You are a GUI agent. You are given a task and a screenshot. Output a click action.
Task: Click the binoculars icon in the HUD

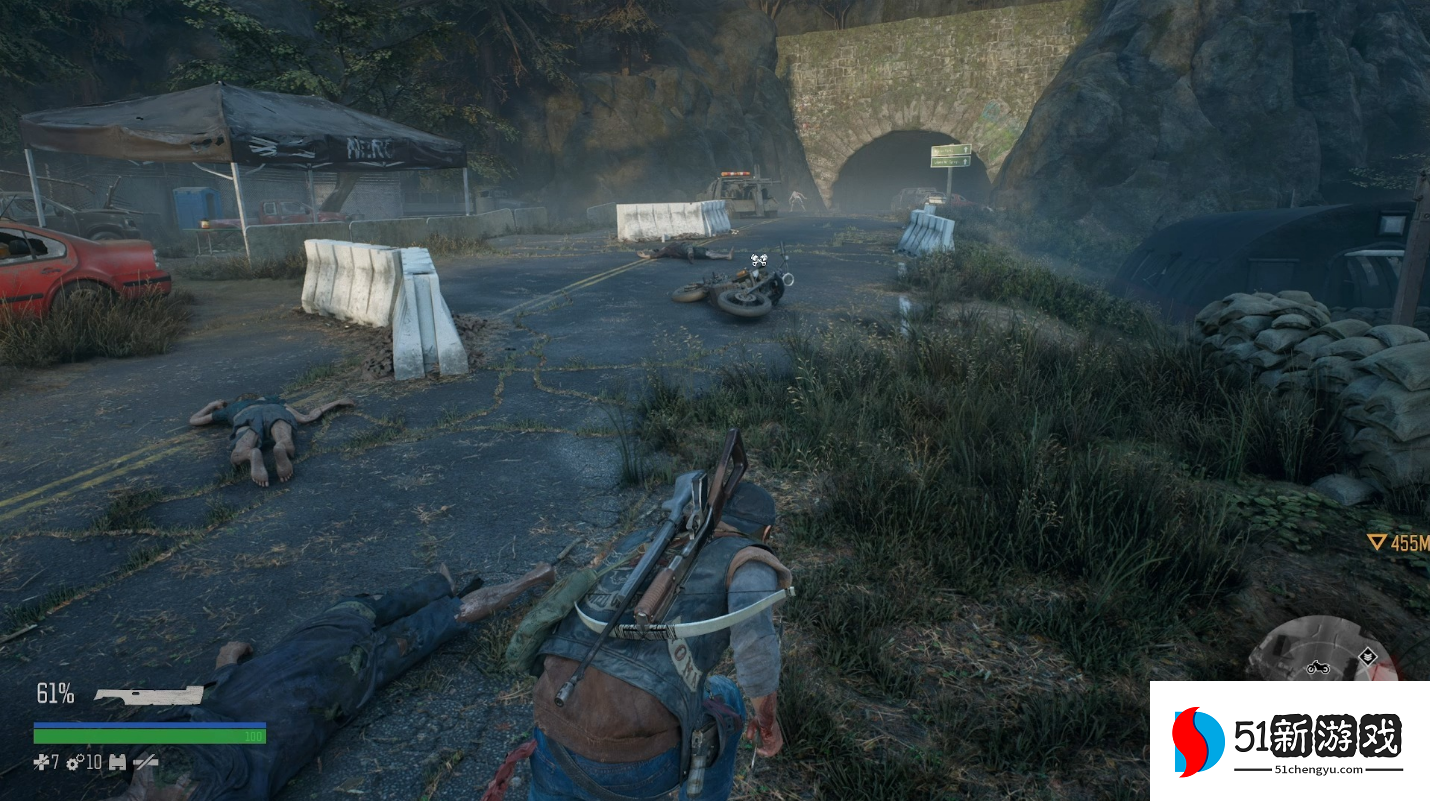117,762
